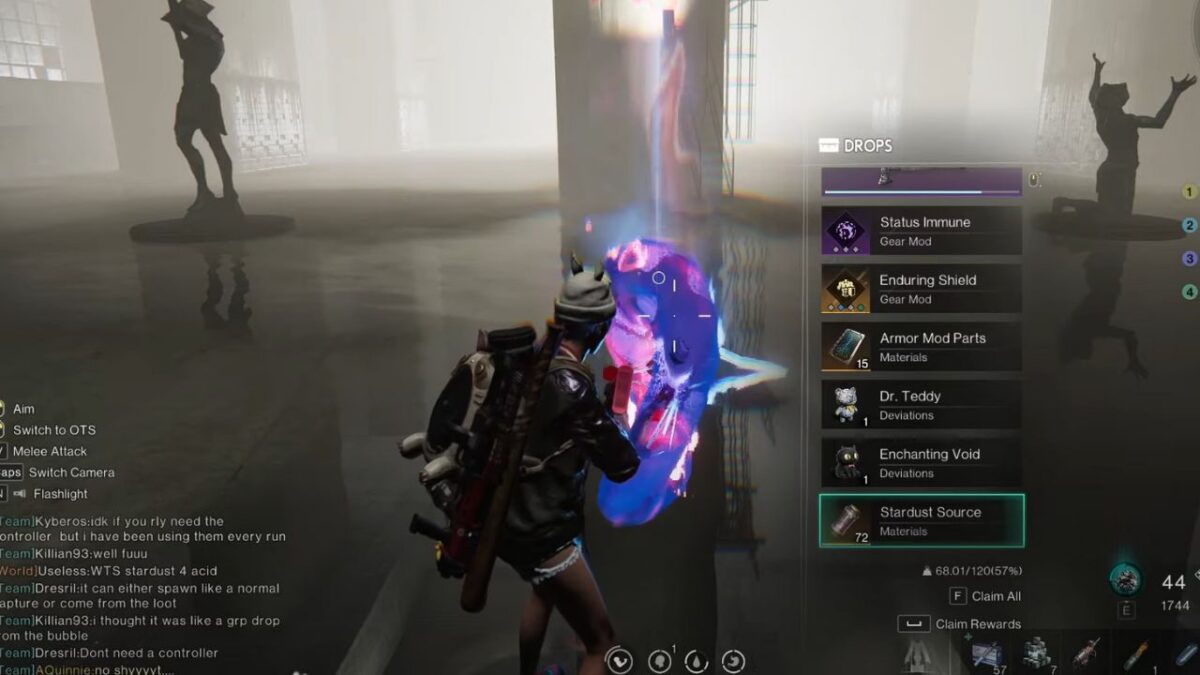Pick the Armor Mod Parts materials row

921,347
